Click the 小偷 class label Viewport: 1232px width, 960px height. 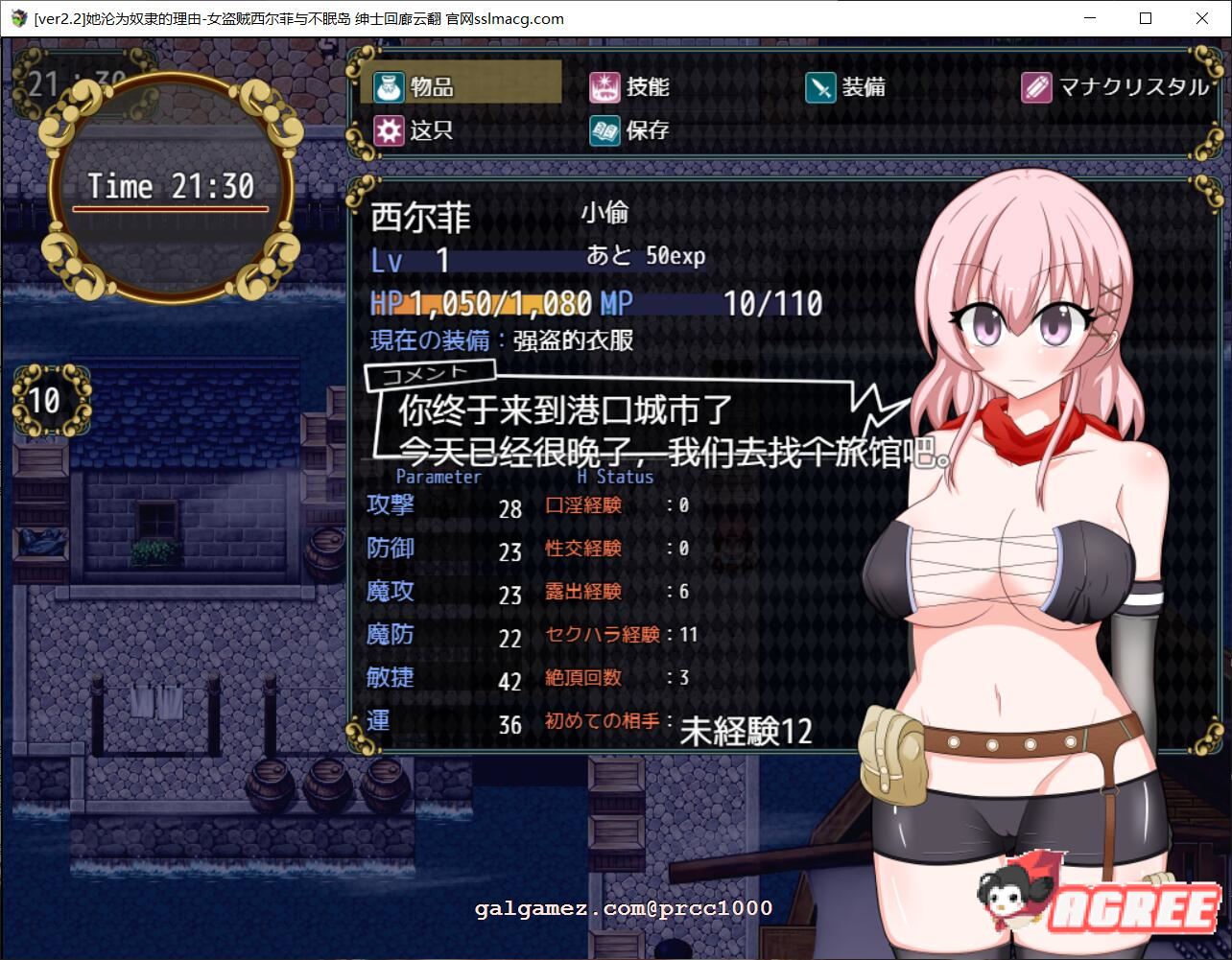click(x=604, y=213)
